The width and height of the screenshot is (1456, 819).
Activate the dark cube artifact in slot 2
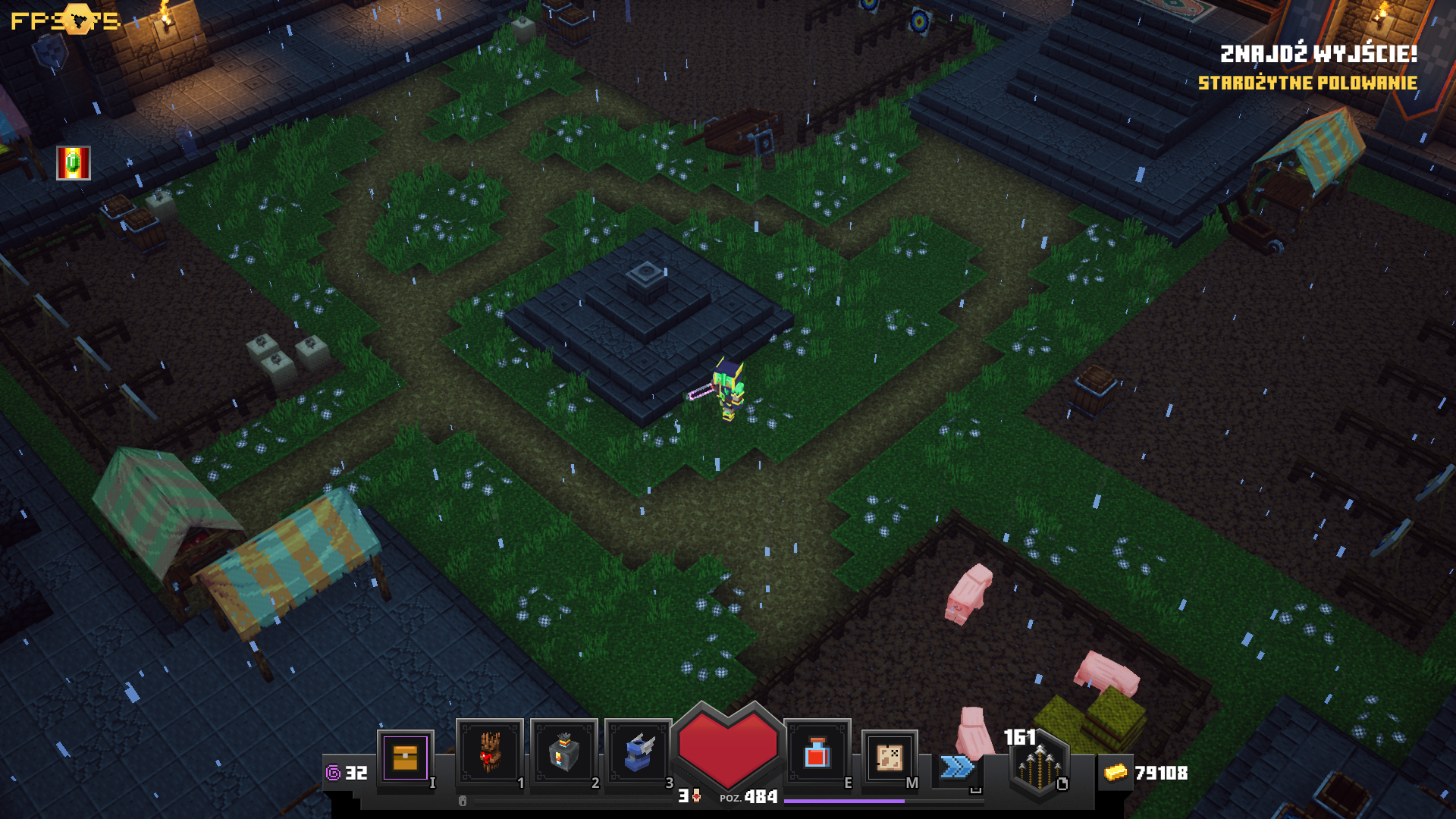(563, 752)
